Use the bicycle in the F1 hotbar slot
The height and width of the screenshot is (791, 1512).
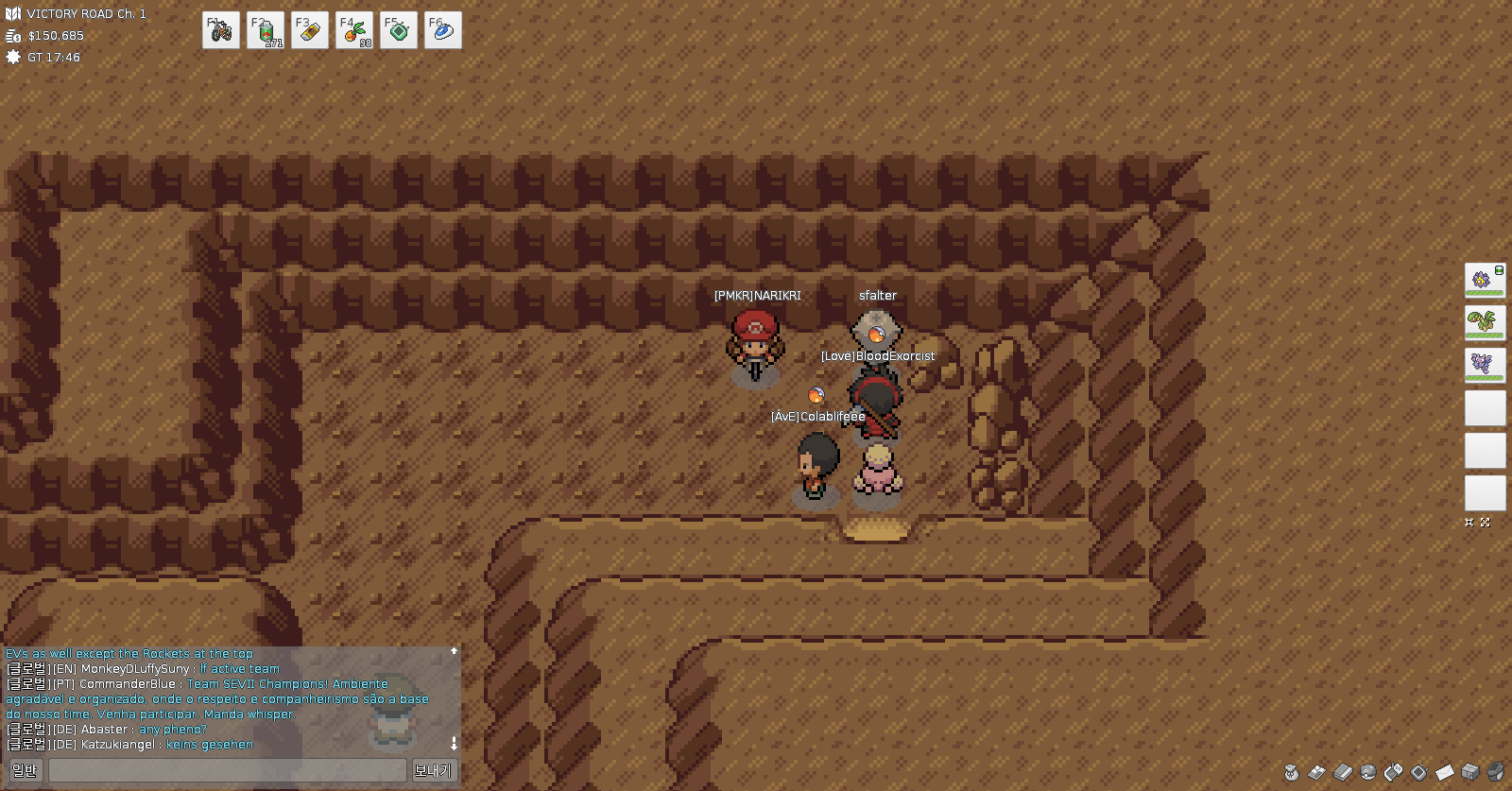tap(220, 30)
